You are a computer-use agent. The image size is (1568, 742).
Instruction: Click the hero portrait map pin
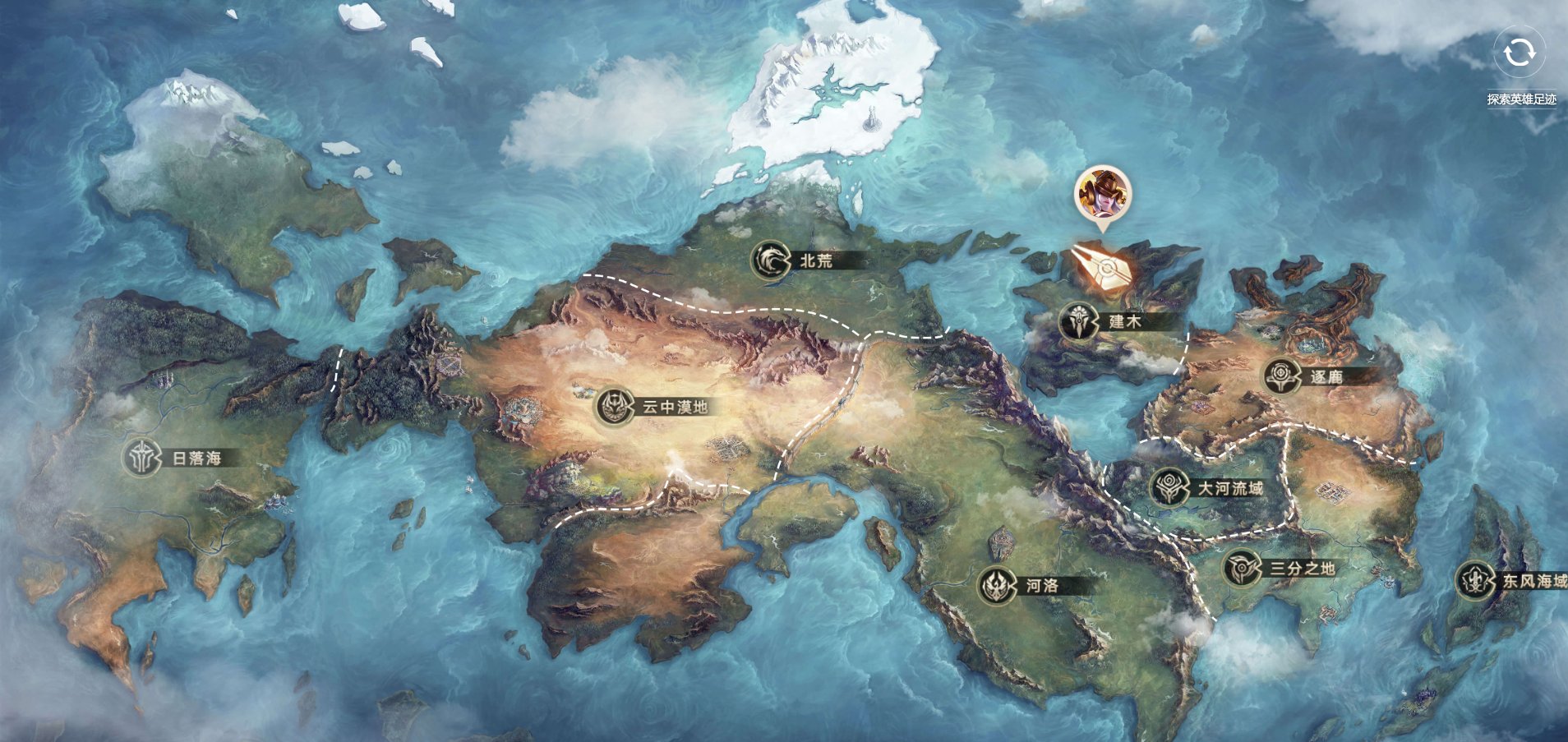point(1102,194)
